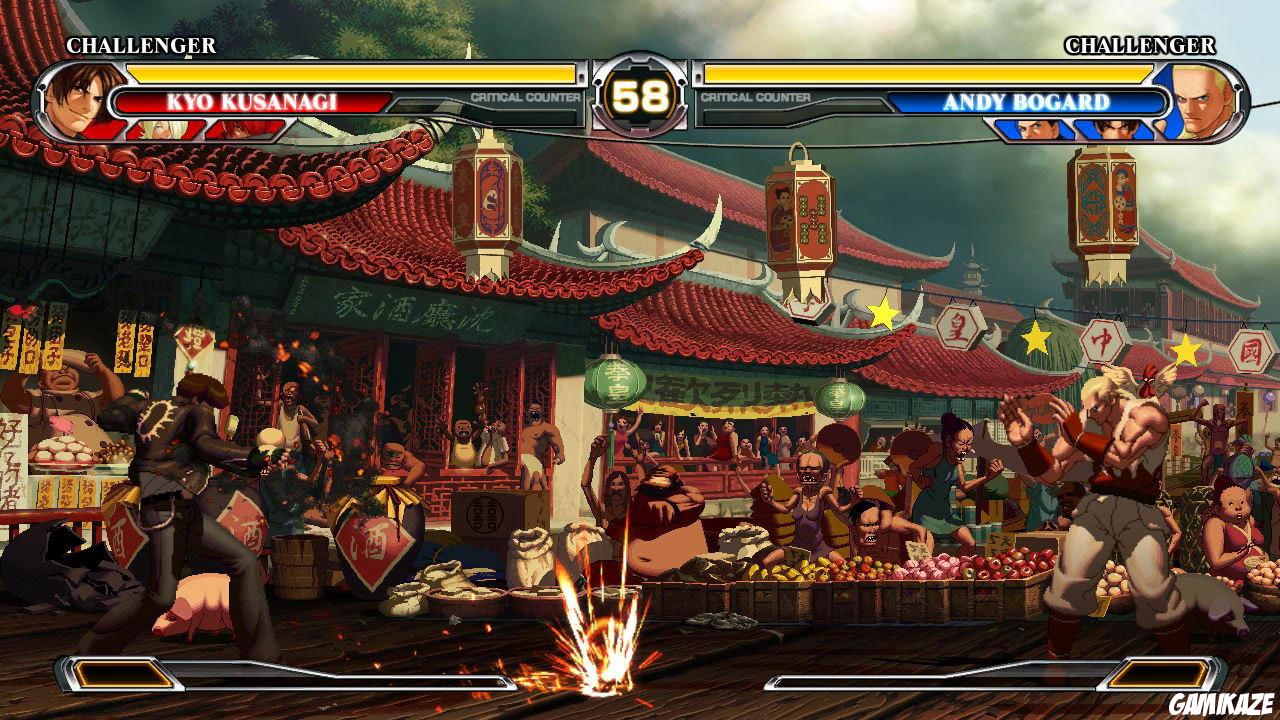Viewport: 1280px width, 720px height.
Task: Click the left CHALLENGER banner text
Action: coord(140,46)
